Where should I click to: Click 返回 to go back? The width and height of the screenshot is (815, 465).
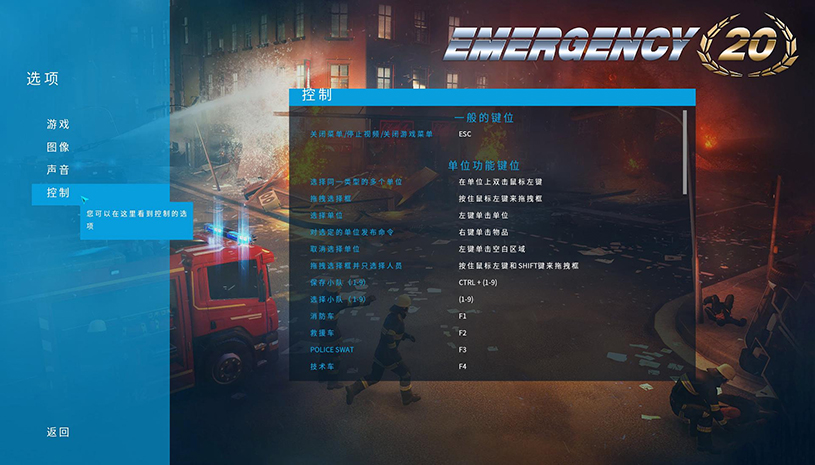tap(58, 432)
